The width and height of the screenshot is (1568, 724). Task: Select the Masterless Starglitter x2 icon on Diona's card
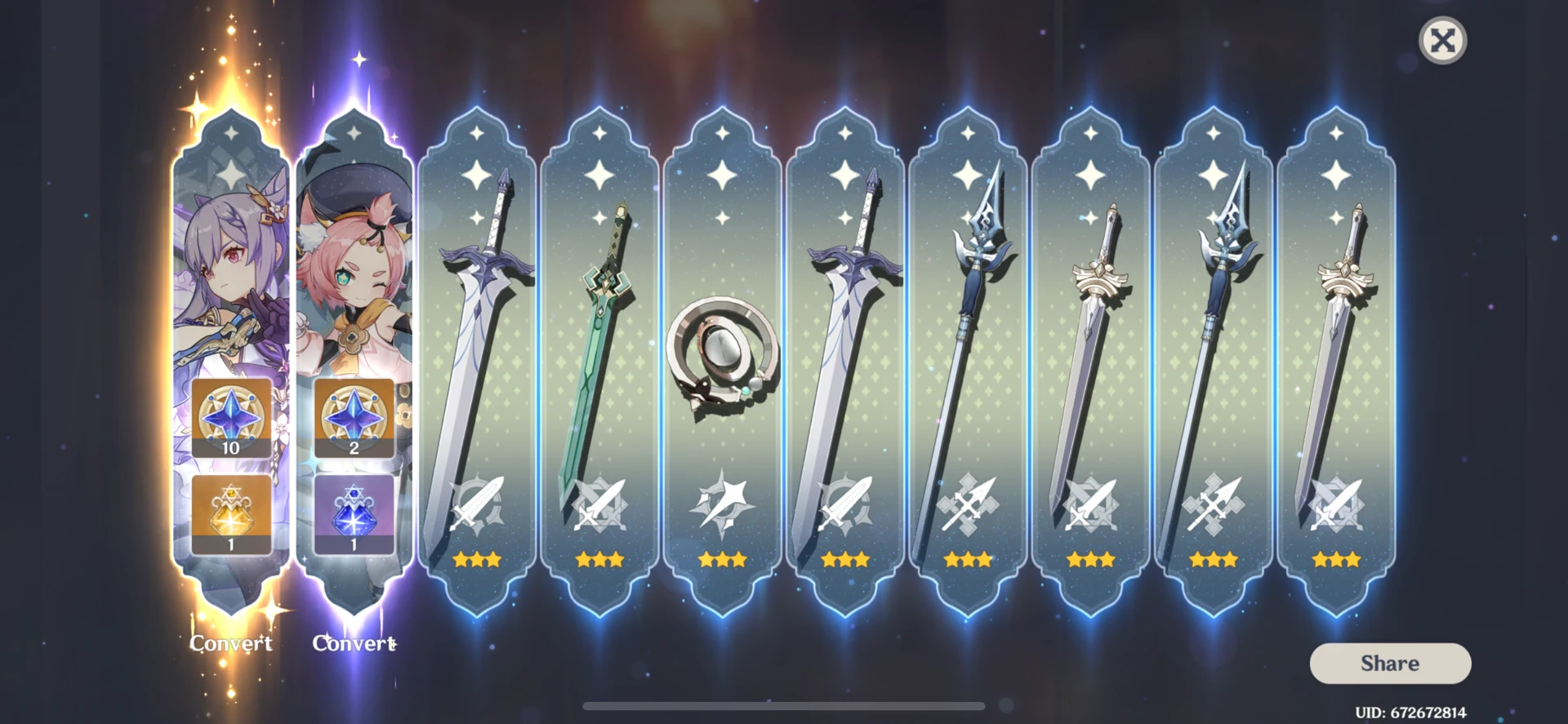coord(353,418)
